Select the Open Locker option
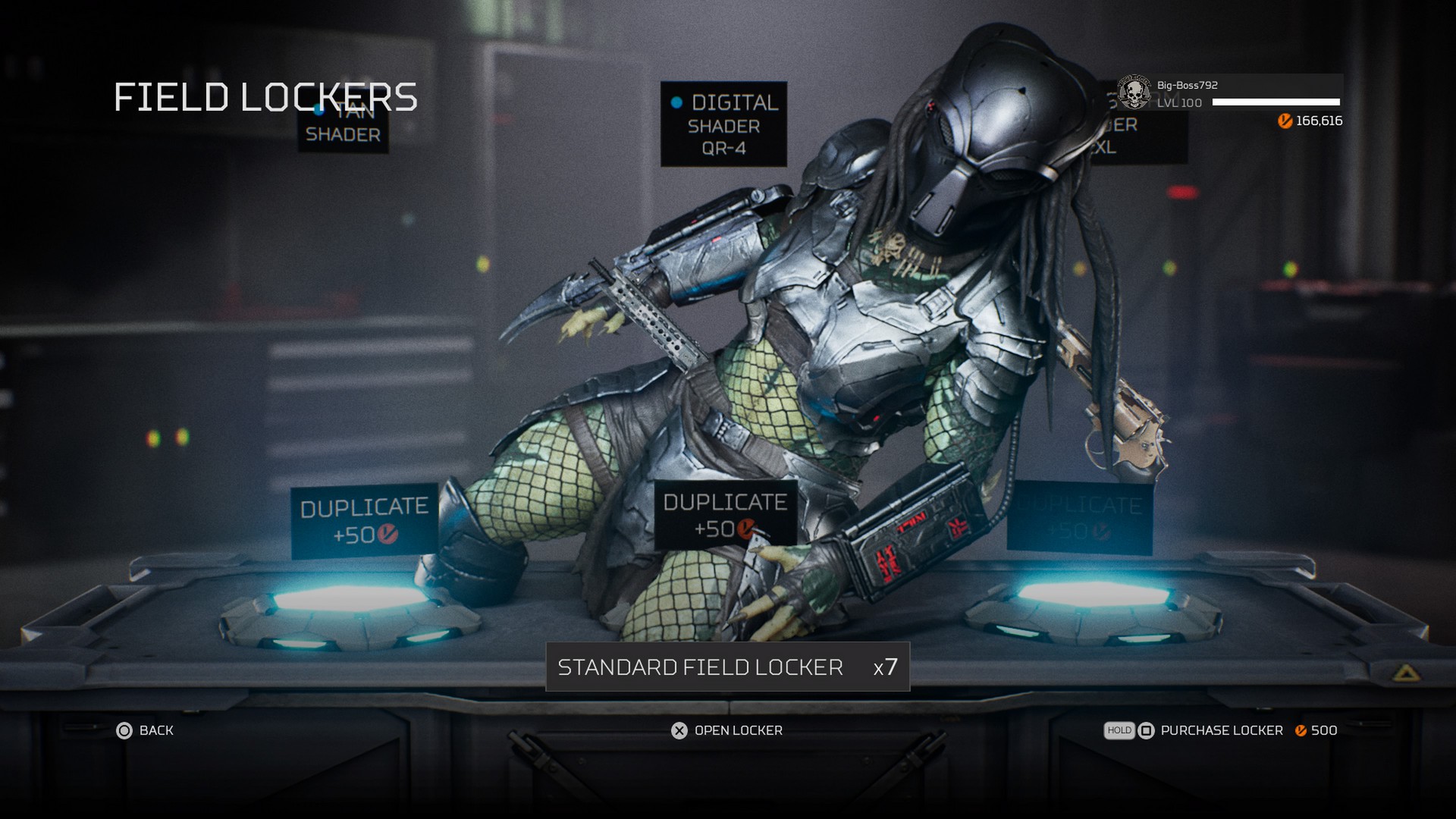1456x819 pixels. point(727,730)
